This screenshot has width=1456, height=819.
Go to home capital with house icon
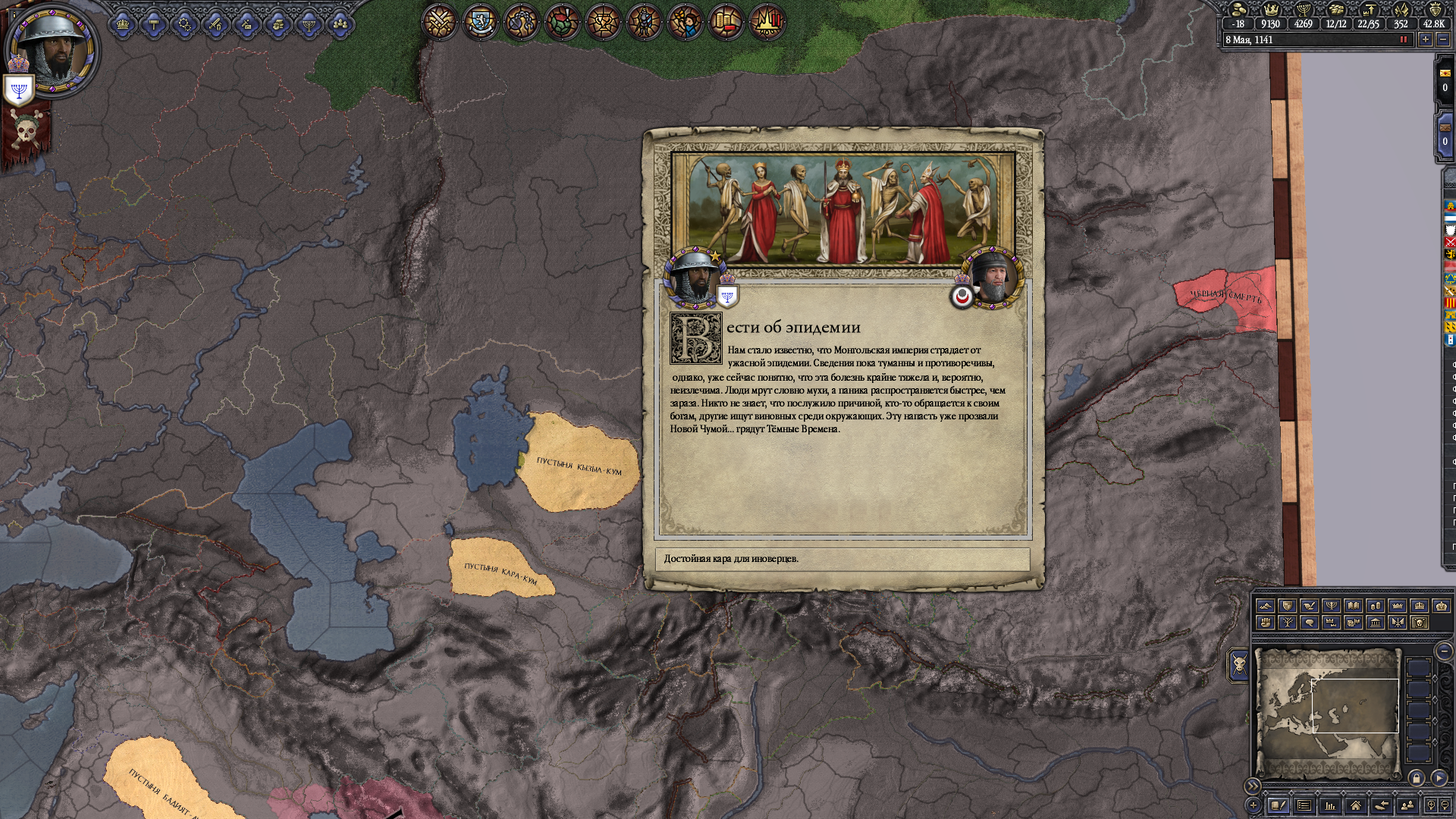(x=1355, y=805)
